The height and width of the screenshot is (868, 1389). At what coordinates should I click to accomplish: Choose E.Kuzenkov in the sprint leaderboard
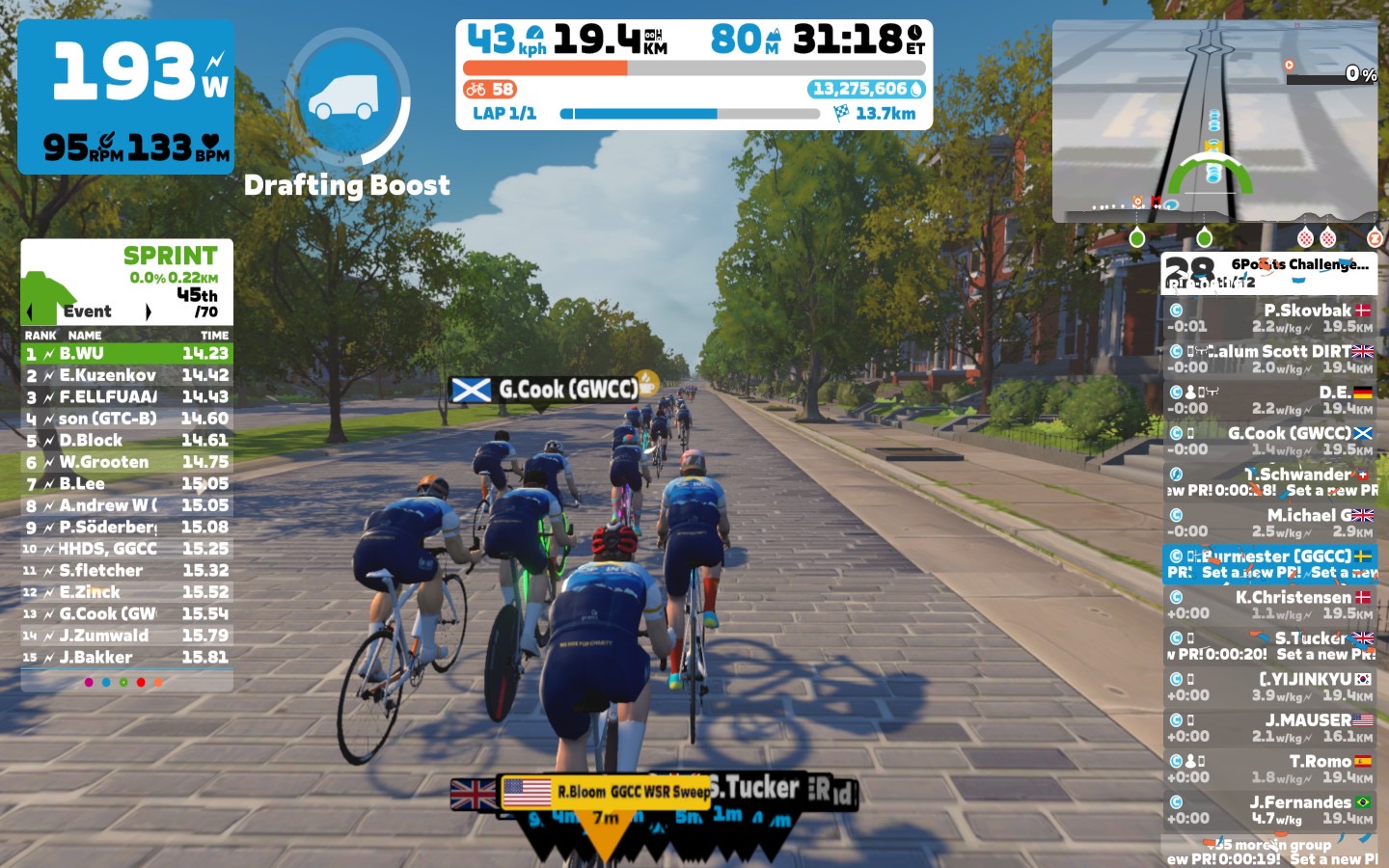coord(126,375)
